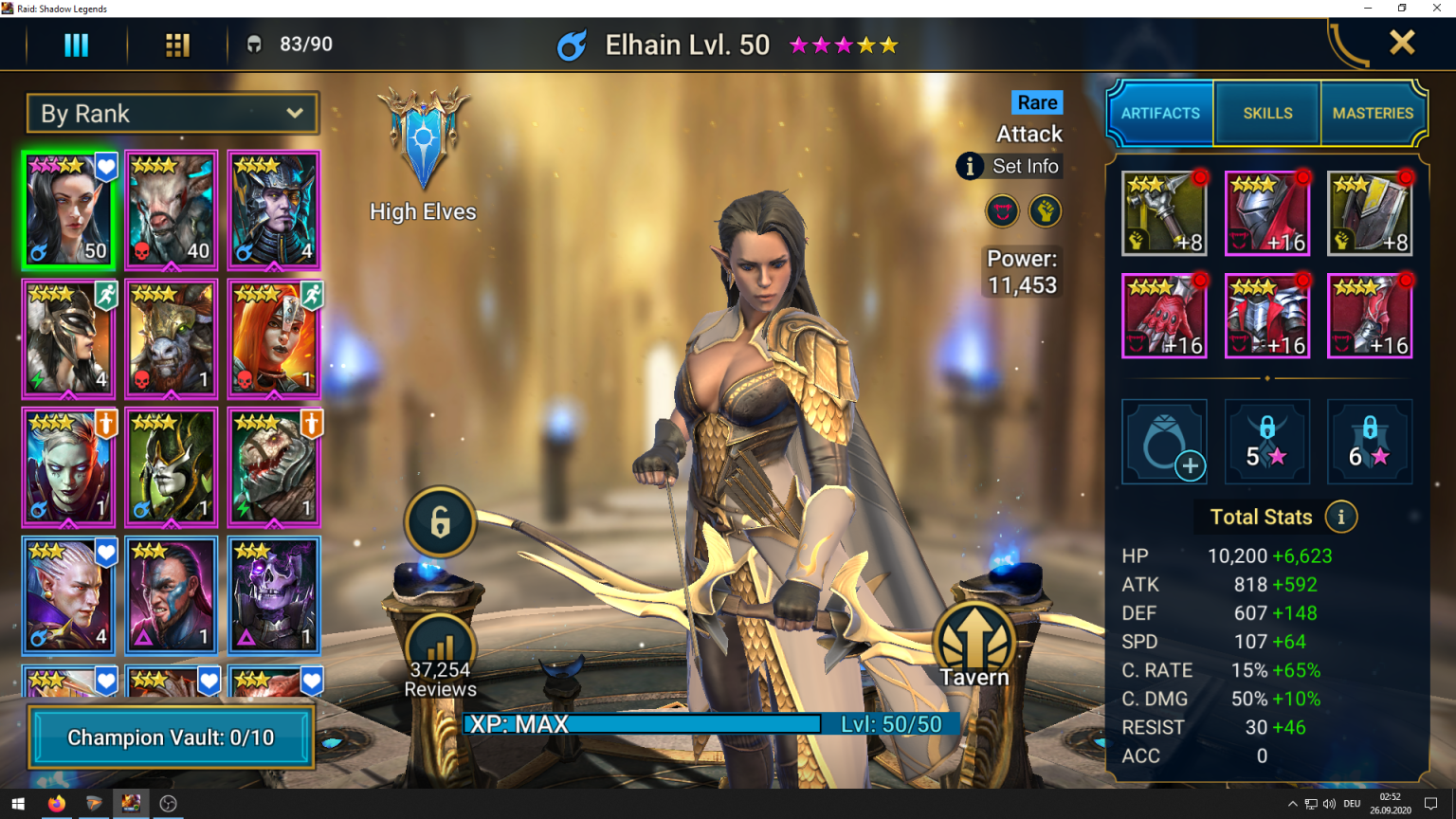Viewport: 1456px width, 819px height.
Task: Open the equipped weapon artifact slot
Action: (1164, 212)
